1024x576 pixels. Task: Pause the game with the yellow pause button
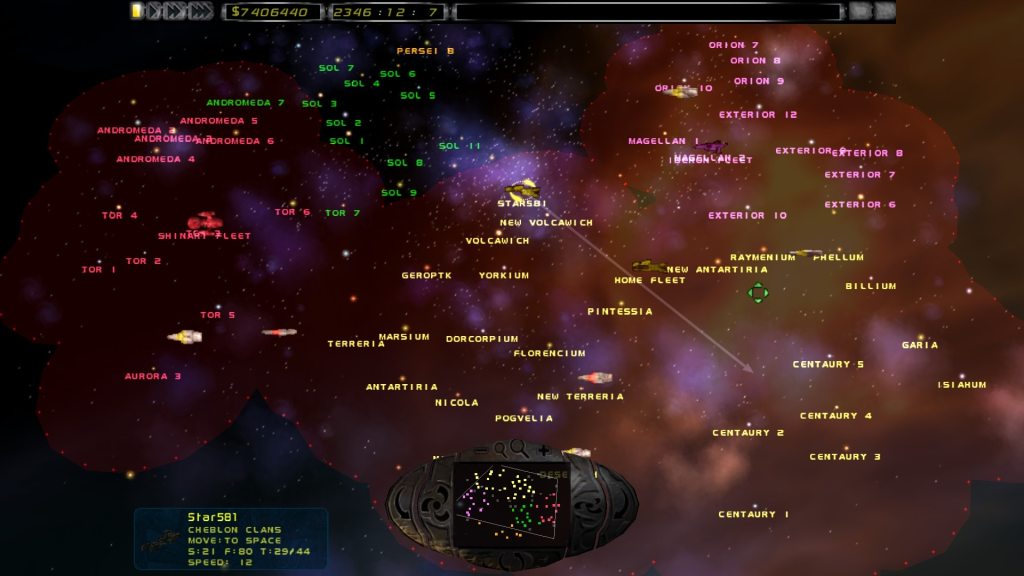click(137, 11)
